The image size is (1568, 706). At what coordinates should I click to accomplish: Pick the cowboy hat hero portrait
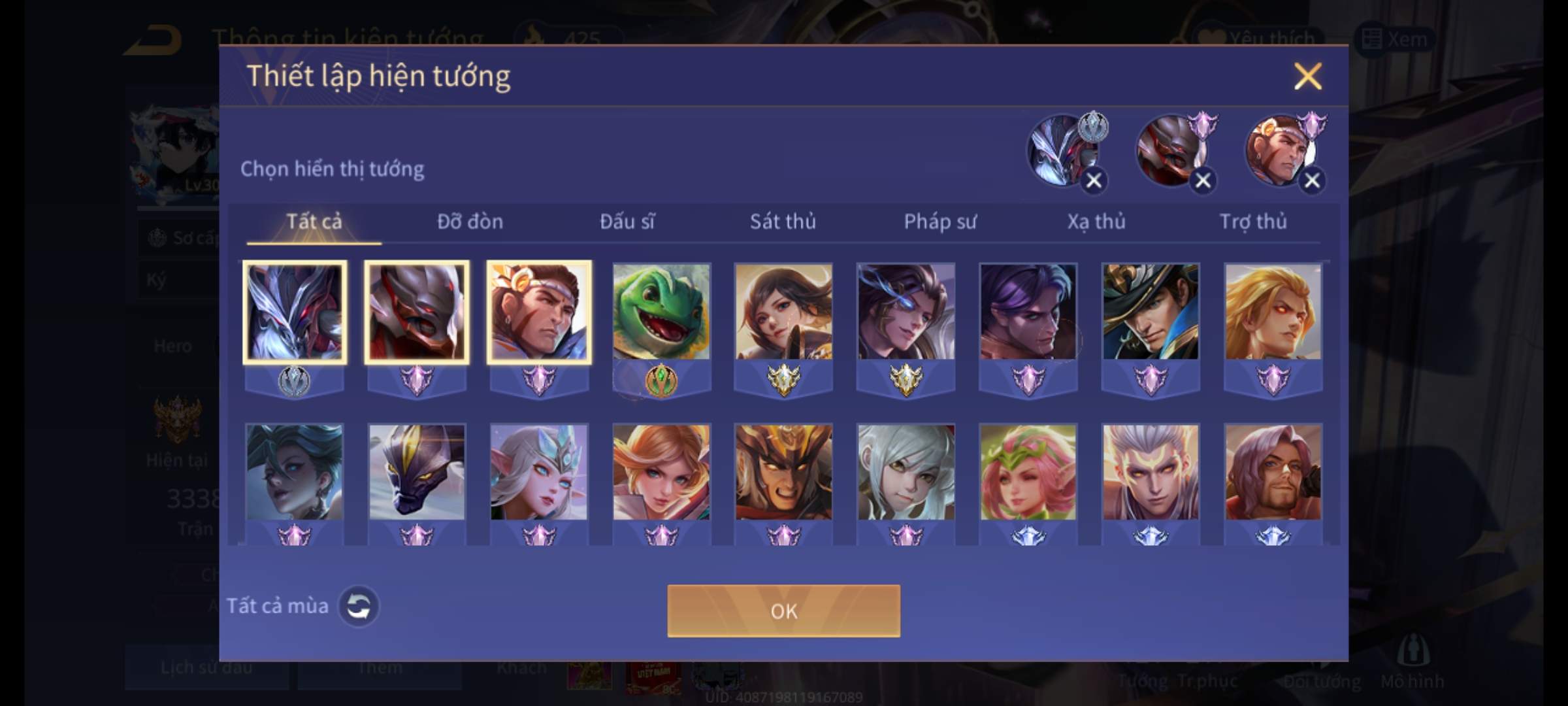click(x=1151, y=312)
